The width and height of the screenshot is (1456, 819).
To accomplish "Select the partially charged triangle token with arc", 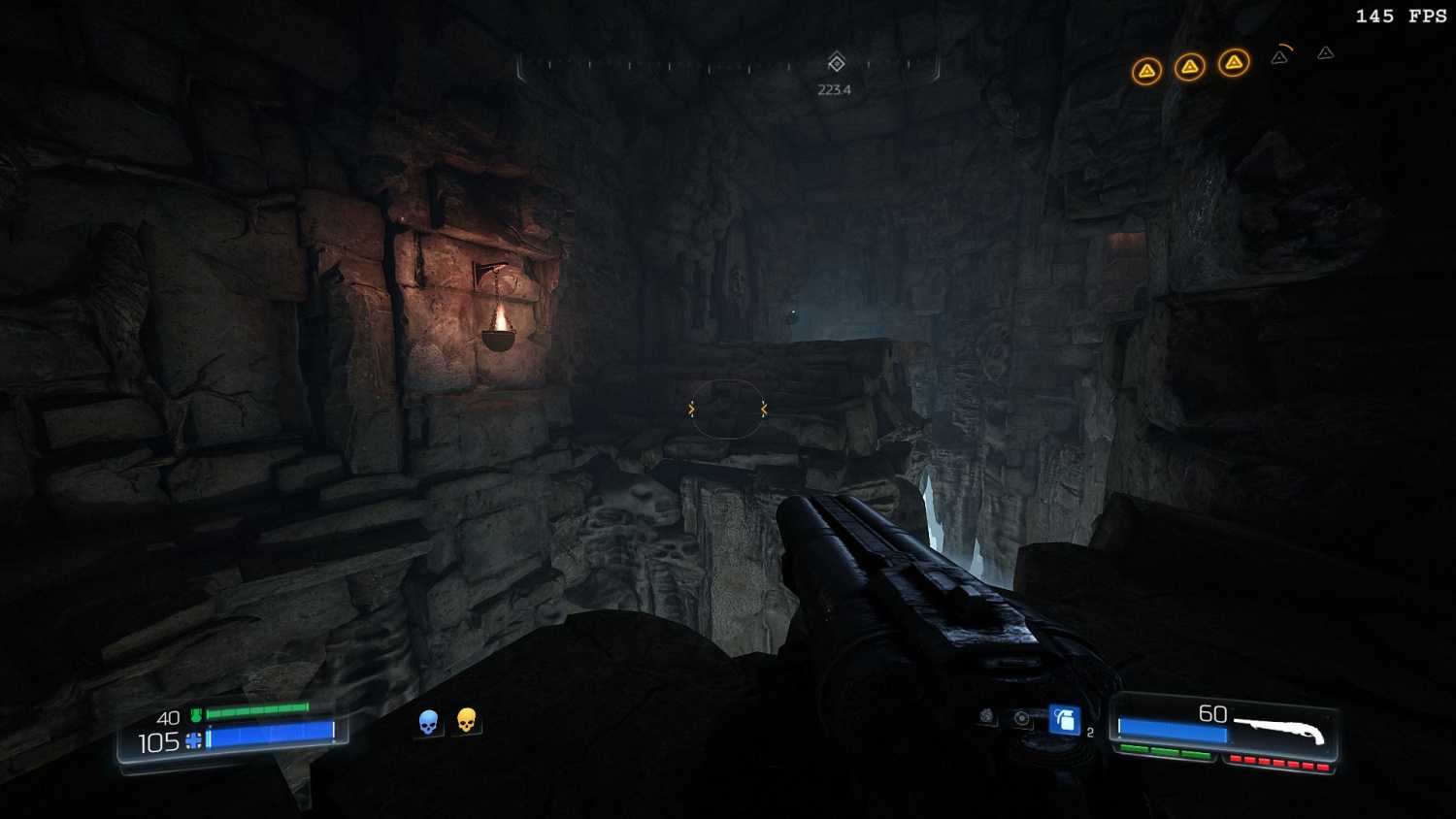I will pos(1280,56).
